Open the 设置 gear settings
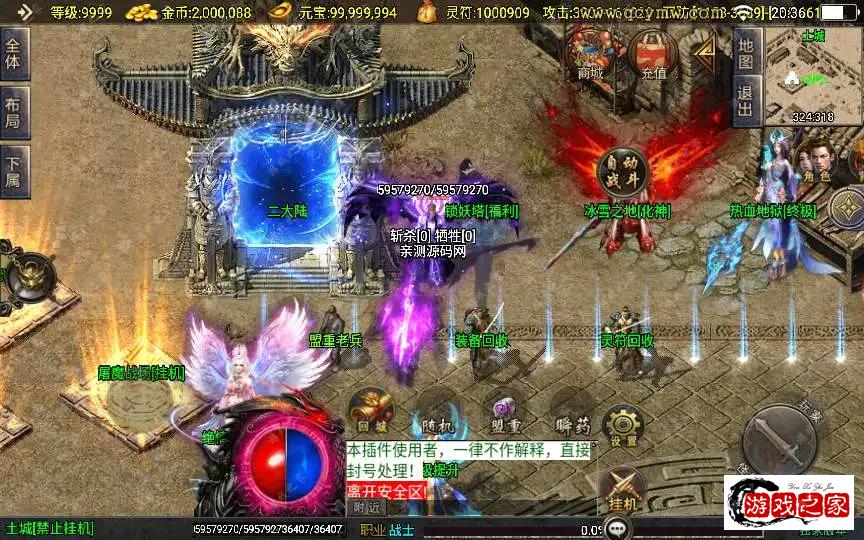Image resolution: width=864 pixels, height=540 pixels. click(623, 425)
